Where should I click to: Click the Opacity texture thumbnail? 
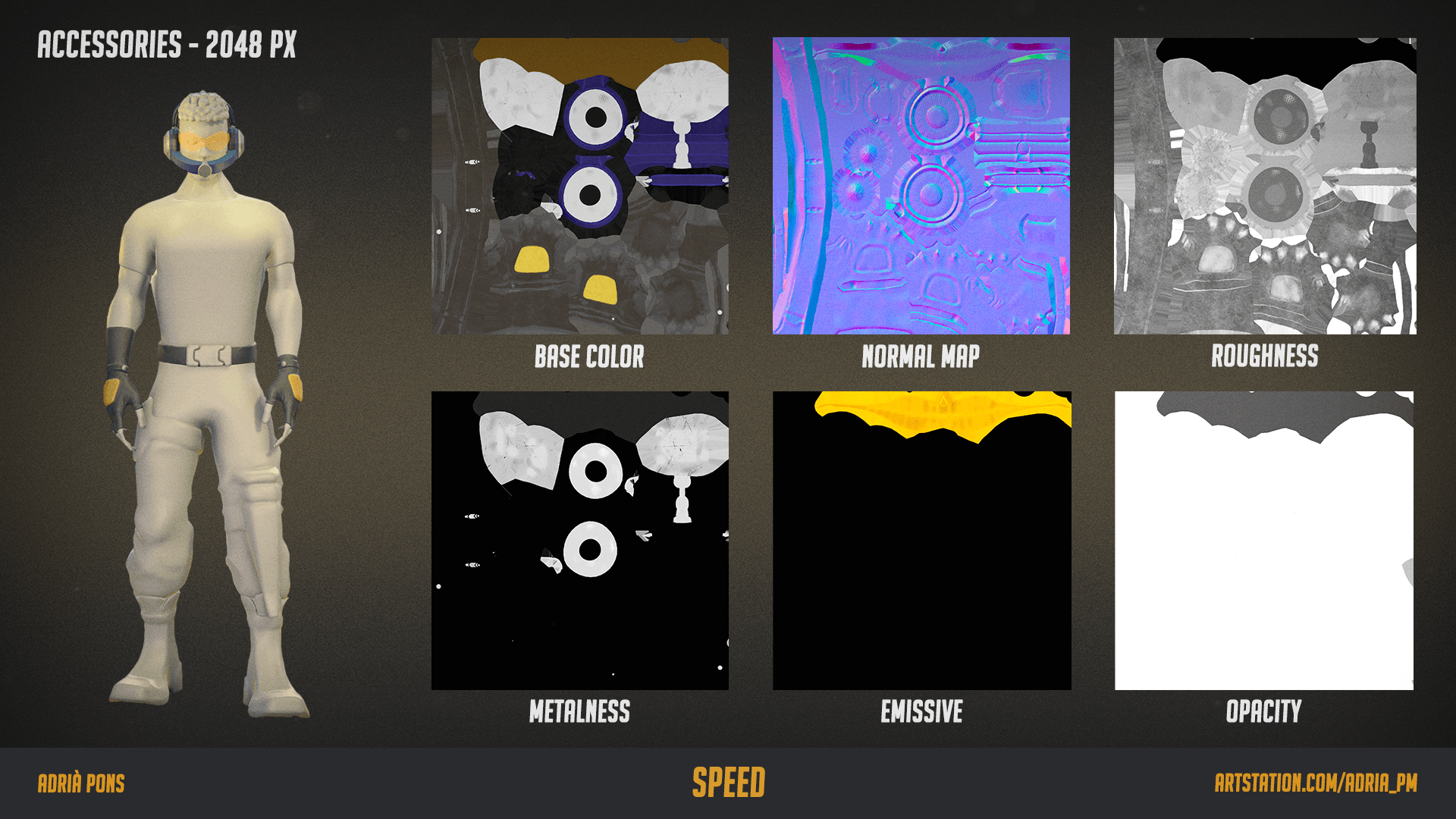1264,540
